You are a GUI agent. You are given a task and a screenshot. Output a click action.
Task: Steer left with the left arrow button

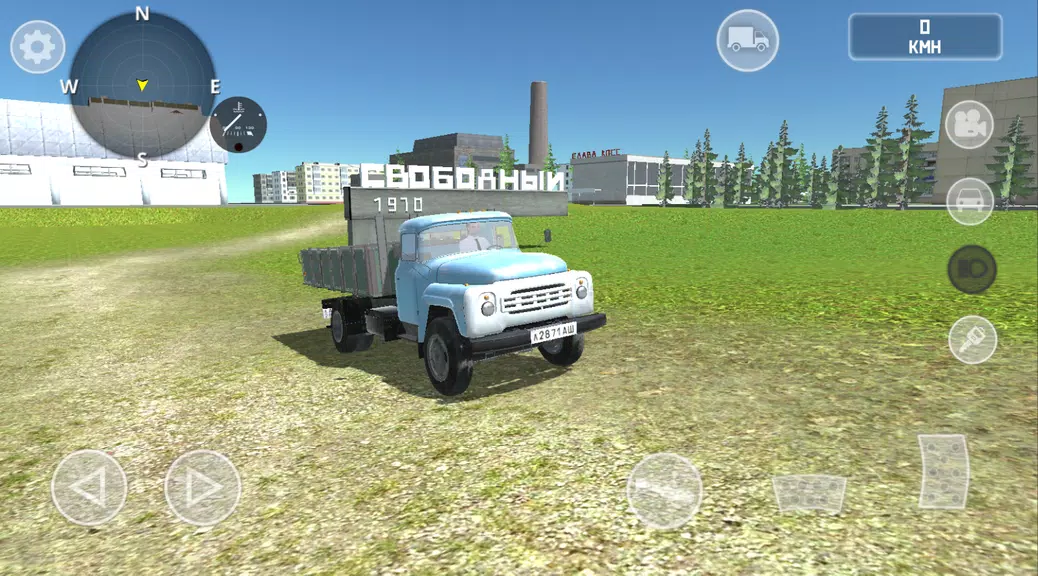(89, 488)
